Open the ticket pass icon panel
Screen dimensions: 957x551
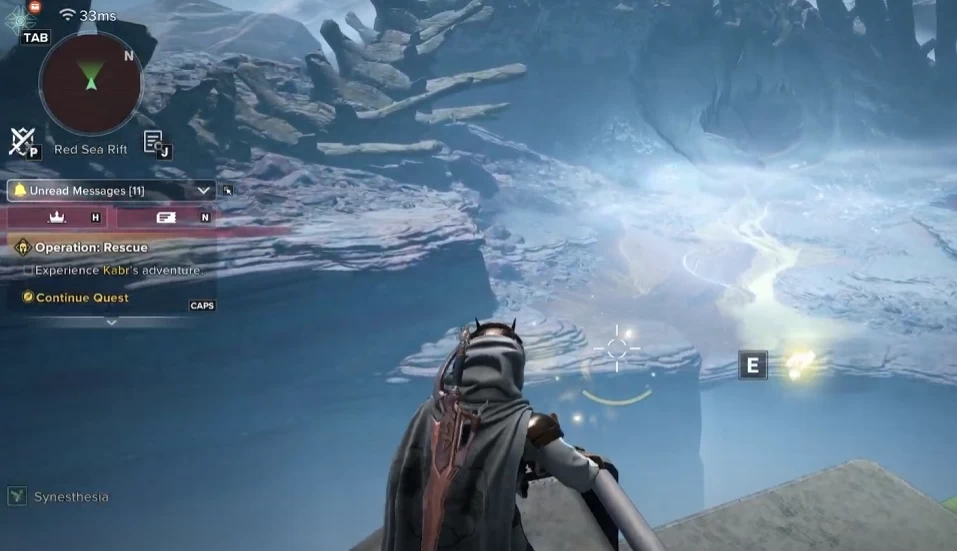point(166,217)
